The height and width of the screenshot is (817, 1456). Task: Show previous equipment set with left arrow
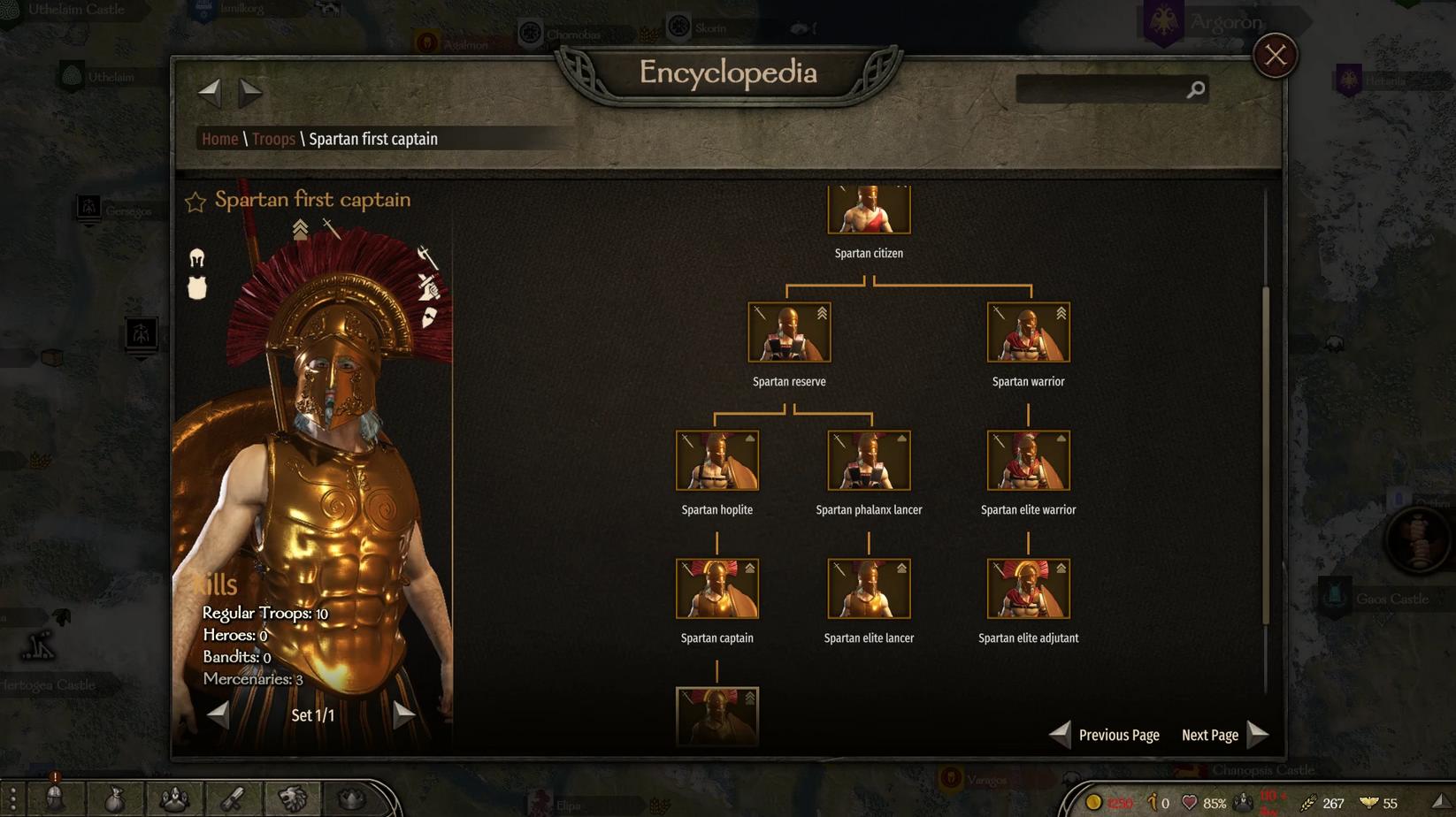(x=218, y=714)
